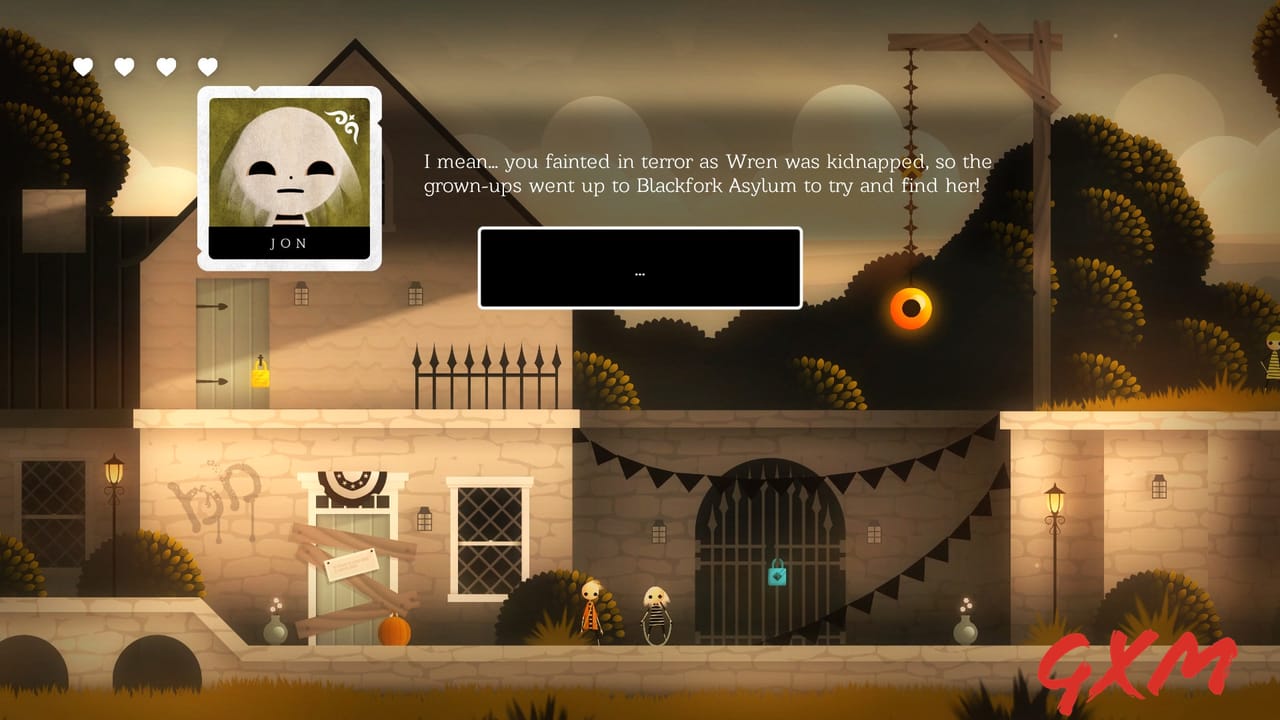Click the kid holding the jump rope
Viewport: 1280px width, 720px height.
655,615
